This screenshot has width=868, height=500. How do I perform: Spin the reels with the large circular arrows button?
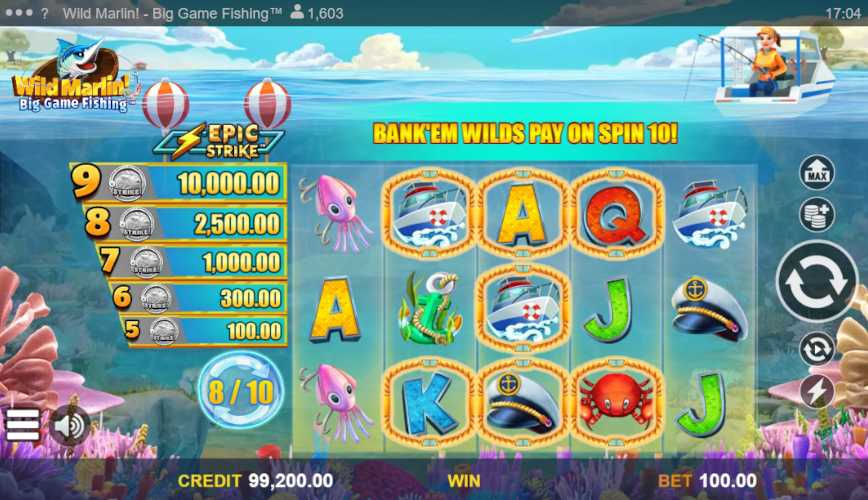click(x=817, y=281)
